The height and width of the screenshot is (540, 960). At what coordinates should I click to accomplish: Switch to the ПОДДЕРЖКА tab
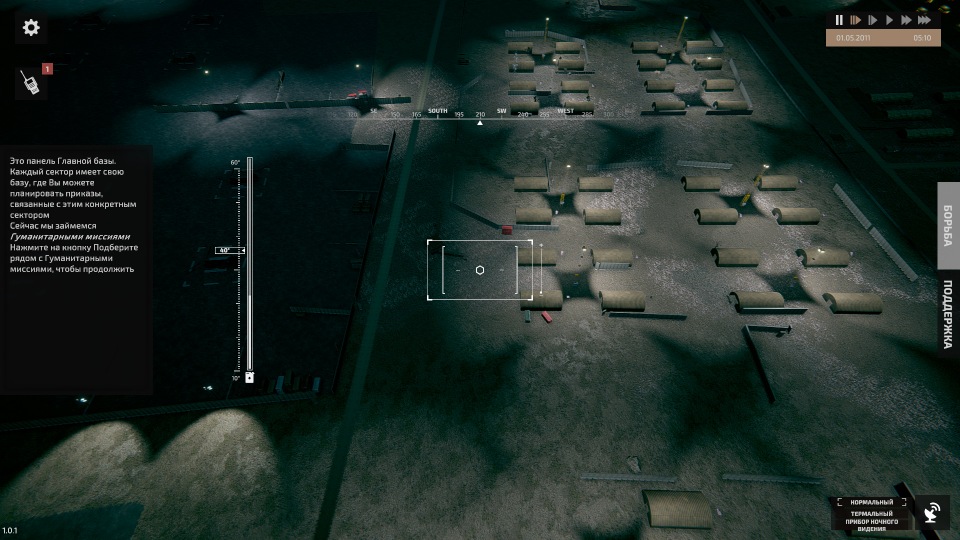point(948,313)
